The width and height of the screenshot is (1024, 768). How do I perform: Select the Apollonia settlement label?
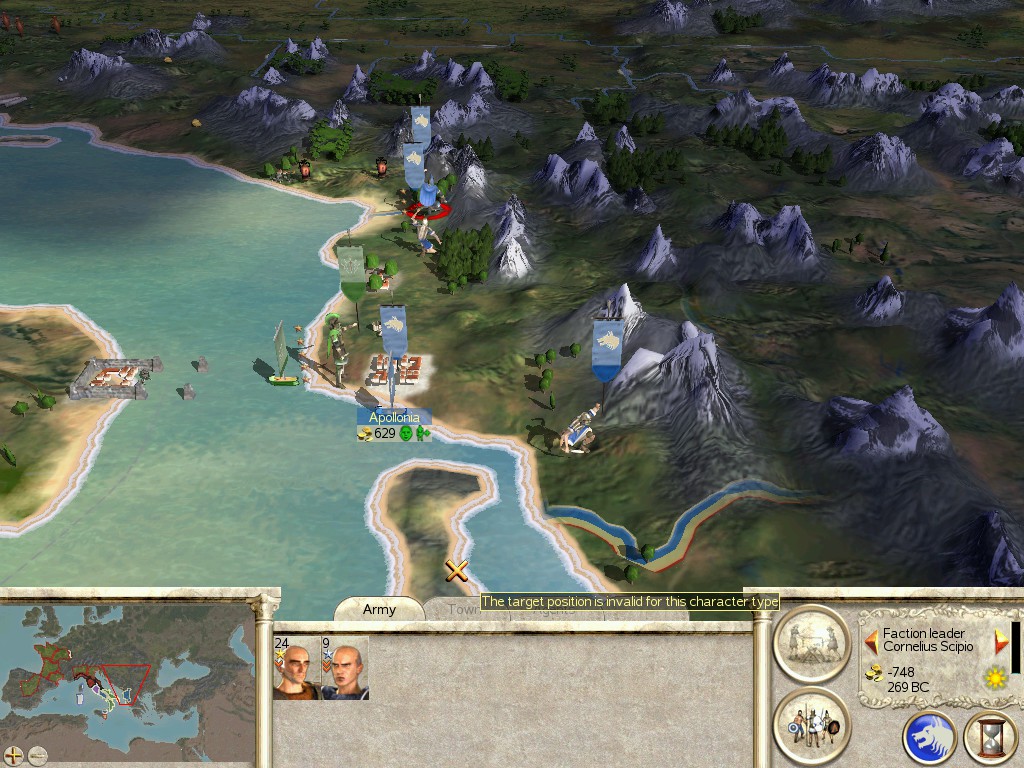click(395, 417)
